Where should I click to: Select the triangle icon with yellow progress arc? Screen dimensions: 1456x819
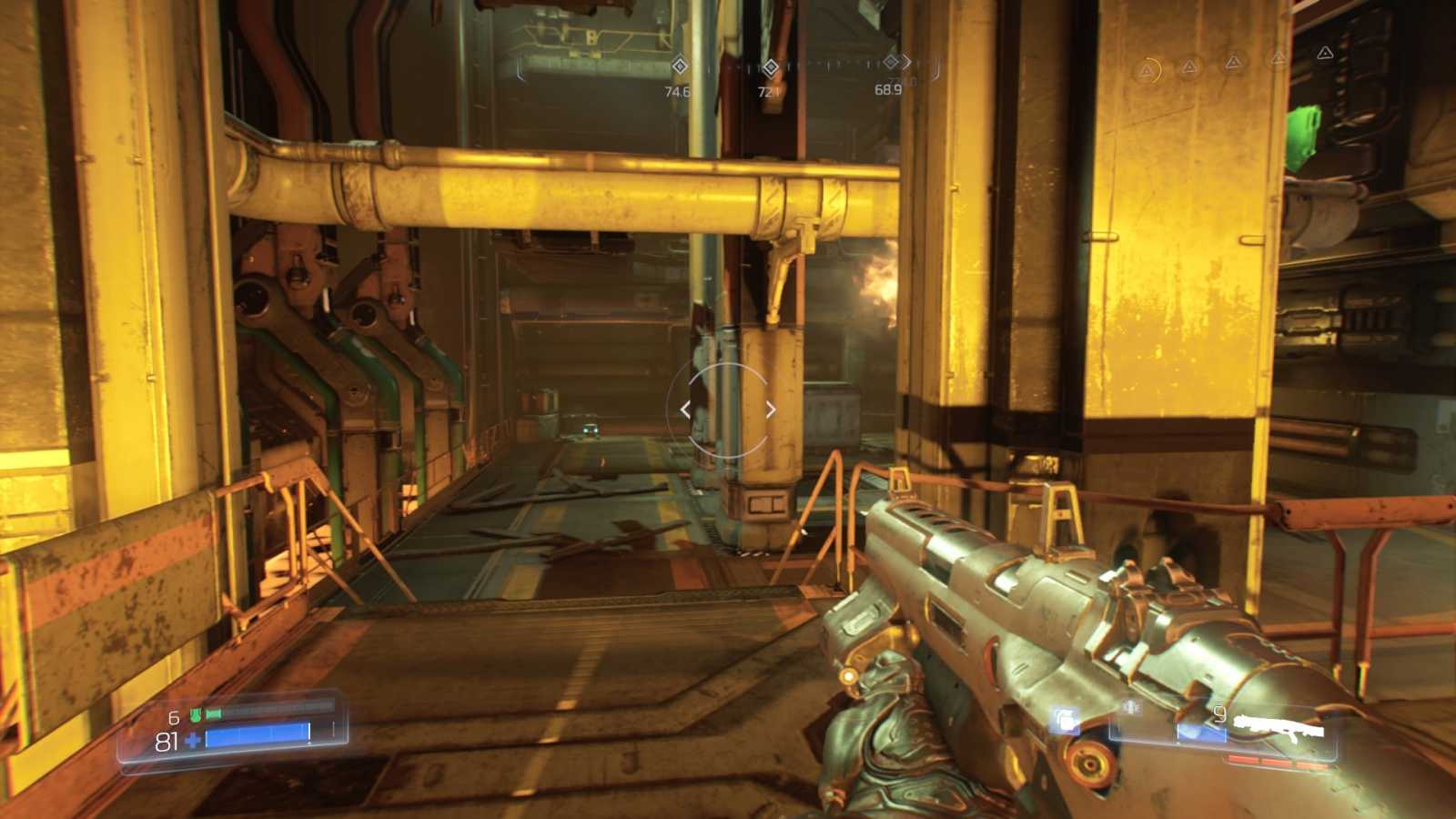pos(1148,69)
